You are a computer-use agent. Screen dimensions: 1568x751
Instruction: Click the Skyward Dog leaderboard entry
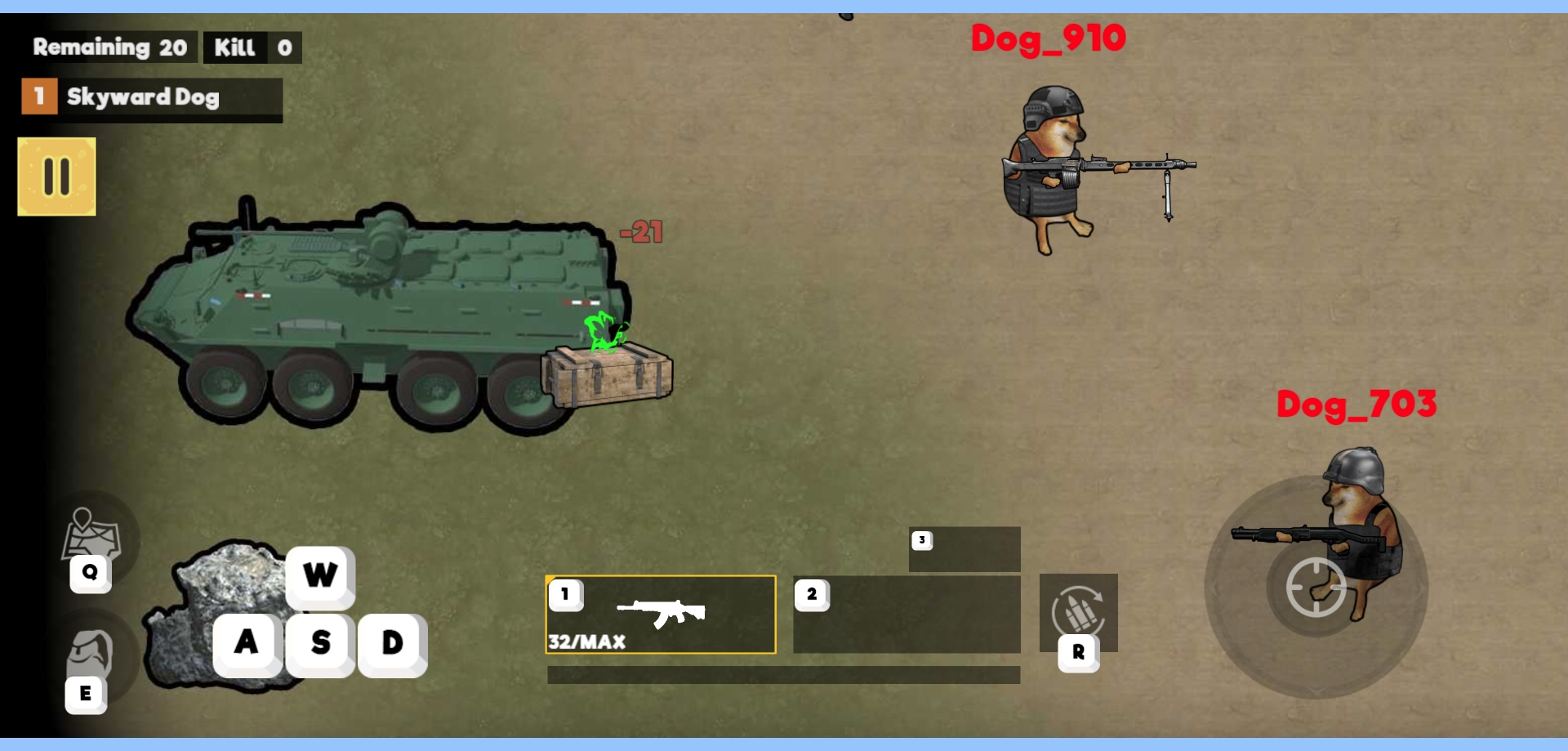[152, 98]
